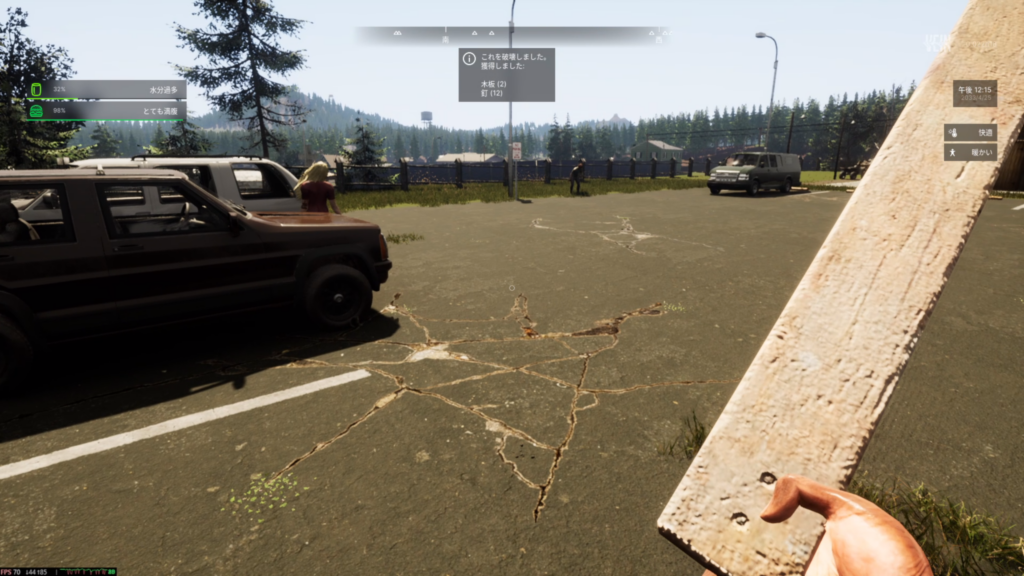
Task: Select the burger hunger status icon
Action: [36, 111]
